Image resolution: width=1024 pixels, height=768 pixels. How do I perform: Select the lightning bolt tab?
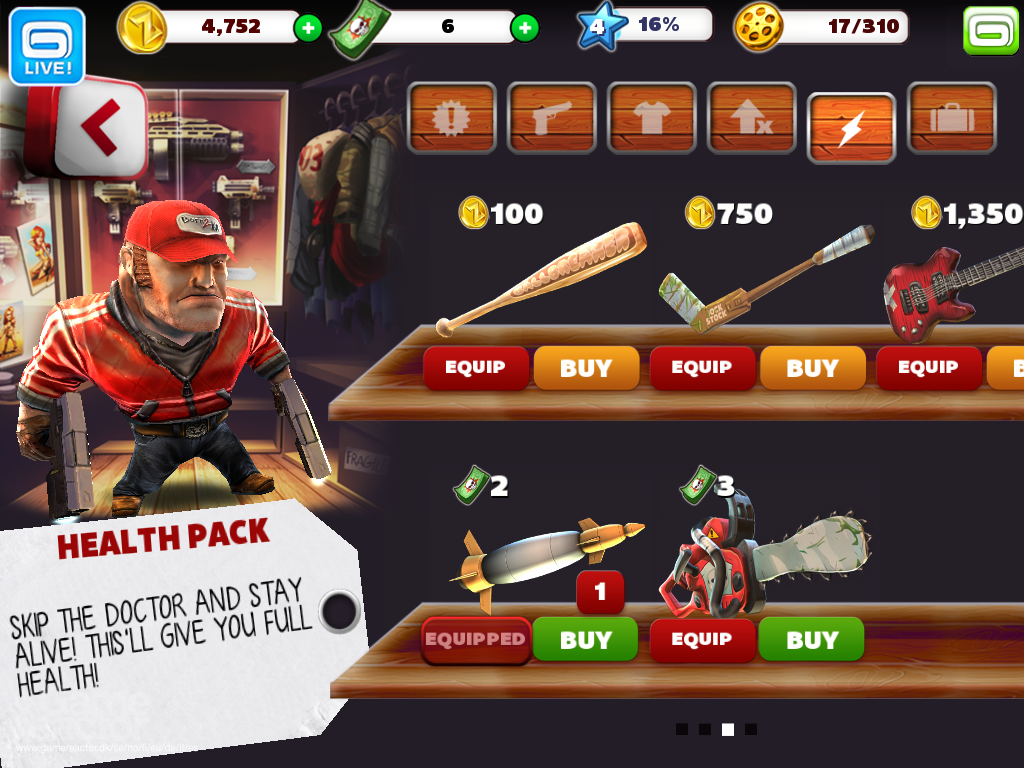click(x=851, y=127)
